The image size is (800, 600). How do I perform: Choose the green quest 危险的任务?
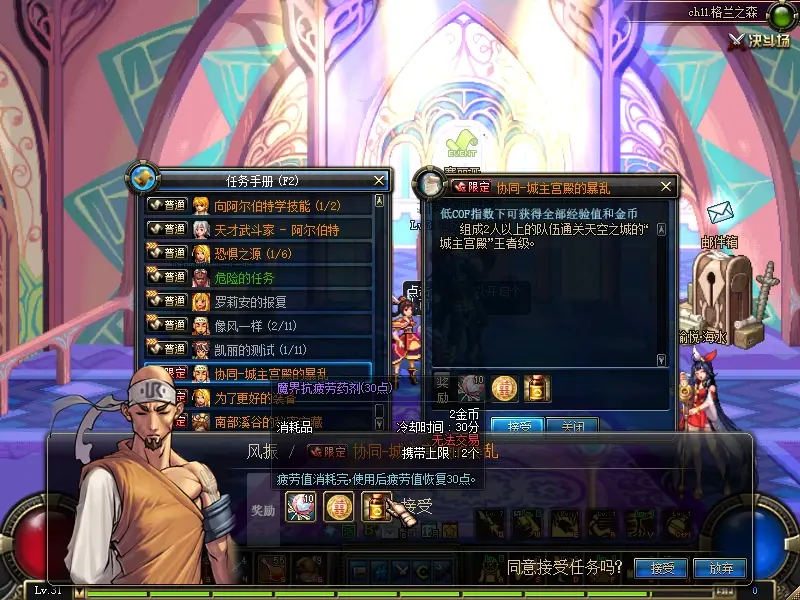(x=245, y=277)
